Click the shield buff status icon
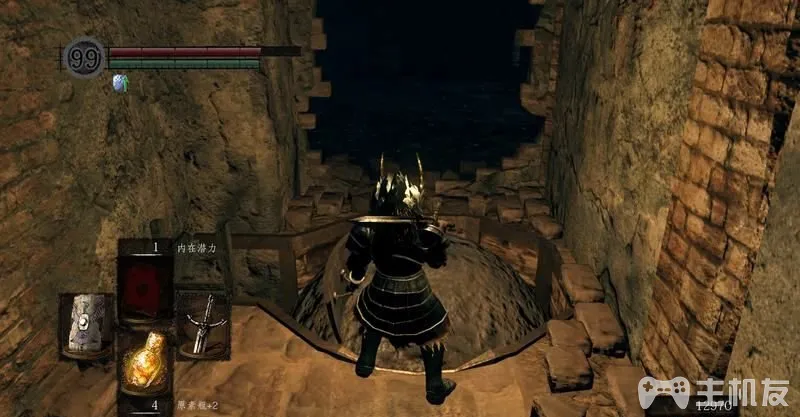 point(123,84)
